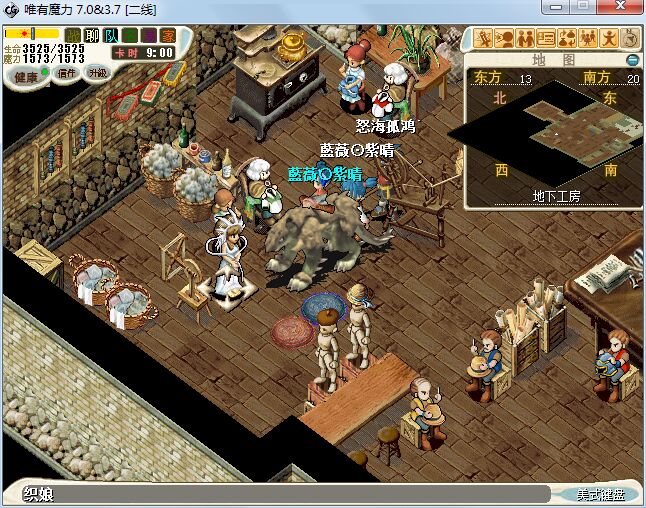This screenshot has width=646, height=508.
Task: Click the 升級 level-up button
Action: pyautogui.click(x=97, y=73)
